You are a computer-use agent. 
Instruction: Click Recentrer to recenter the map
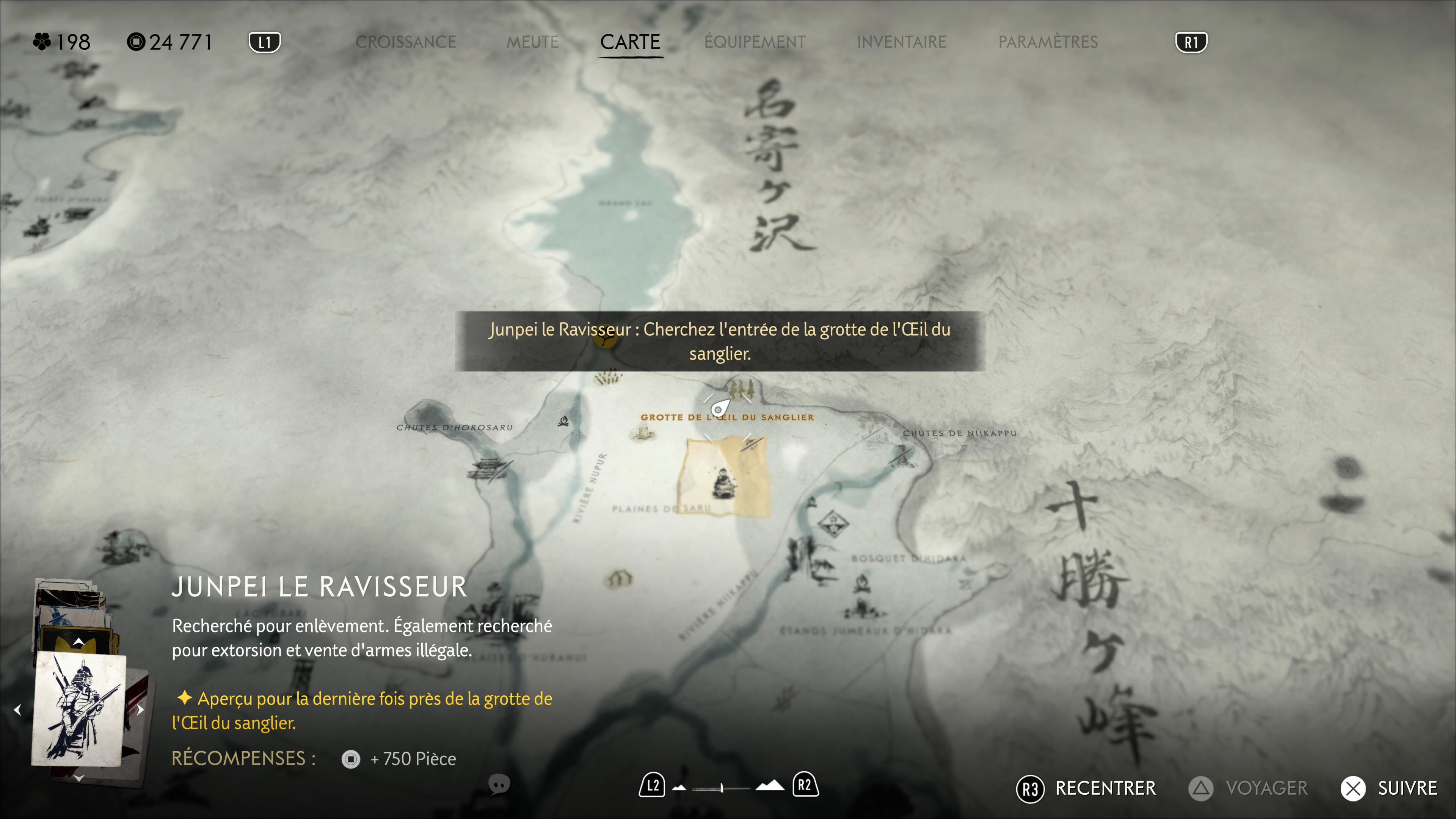(1086, 788)
